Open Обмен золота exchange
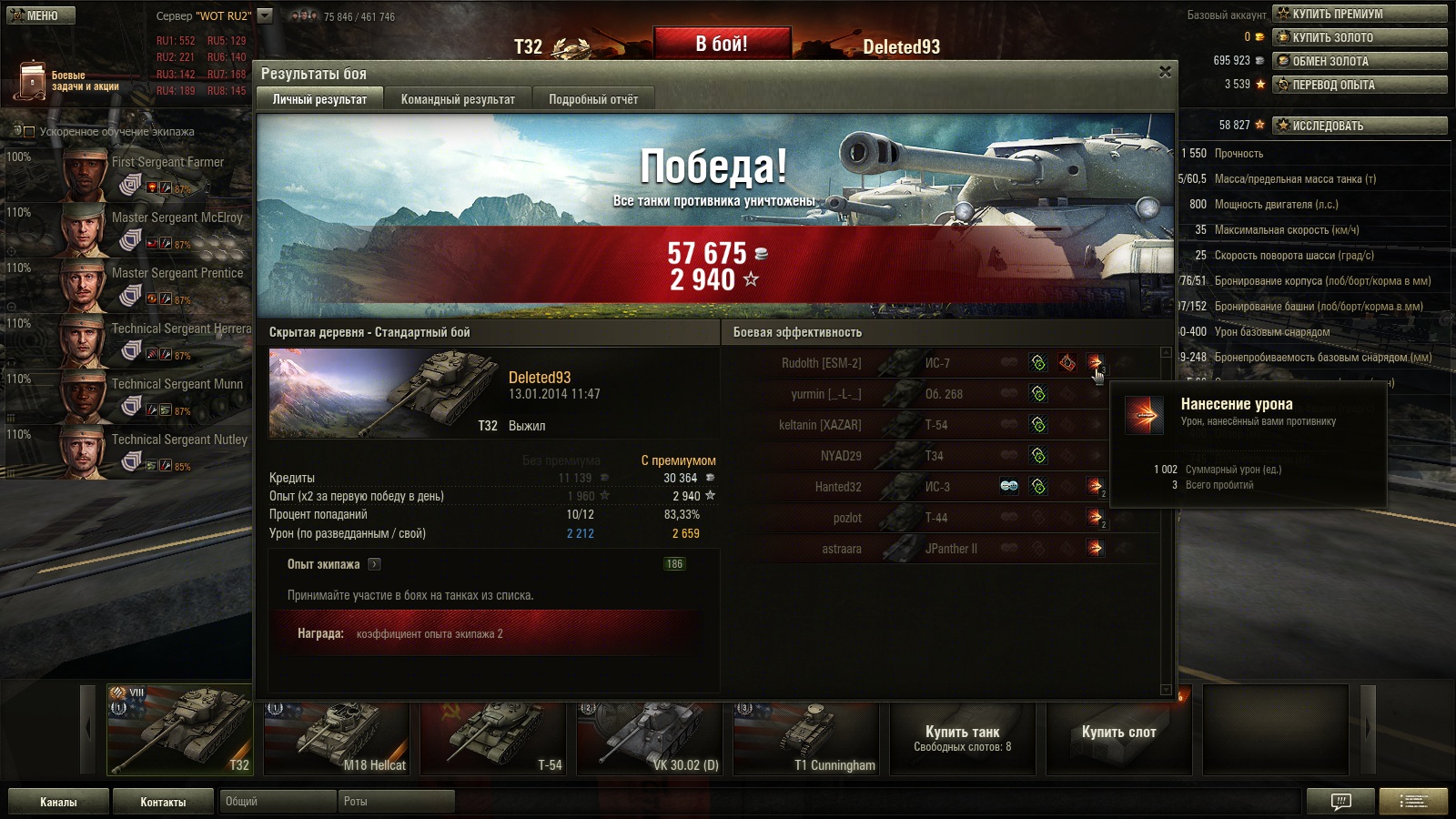 tap(1360, 61)
